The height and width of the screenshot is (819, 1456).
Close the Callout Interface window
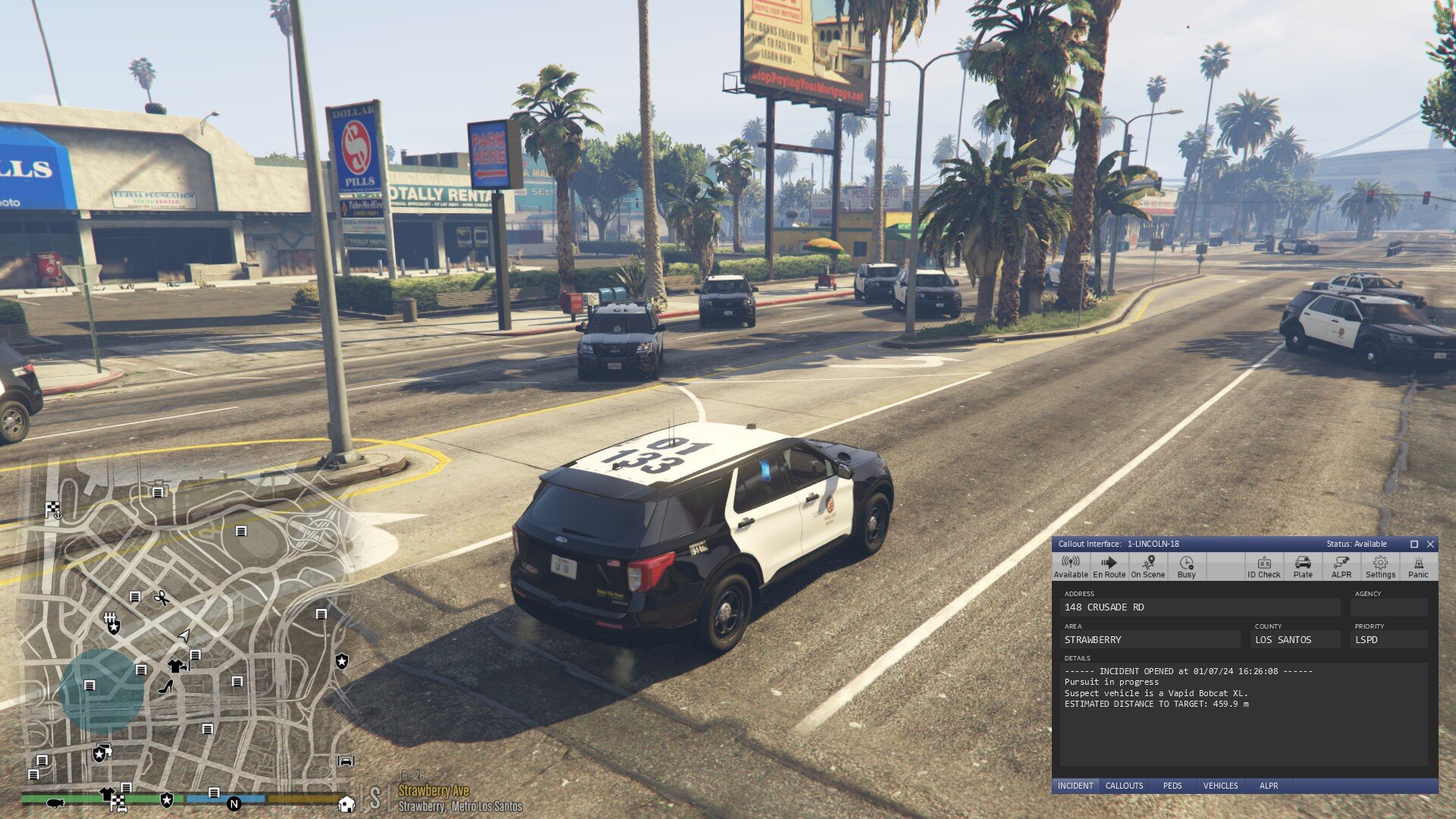click(1430, 544)
